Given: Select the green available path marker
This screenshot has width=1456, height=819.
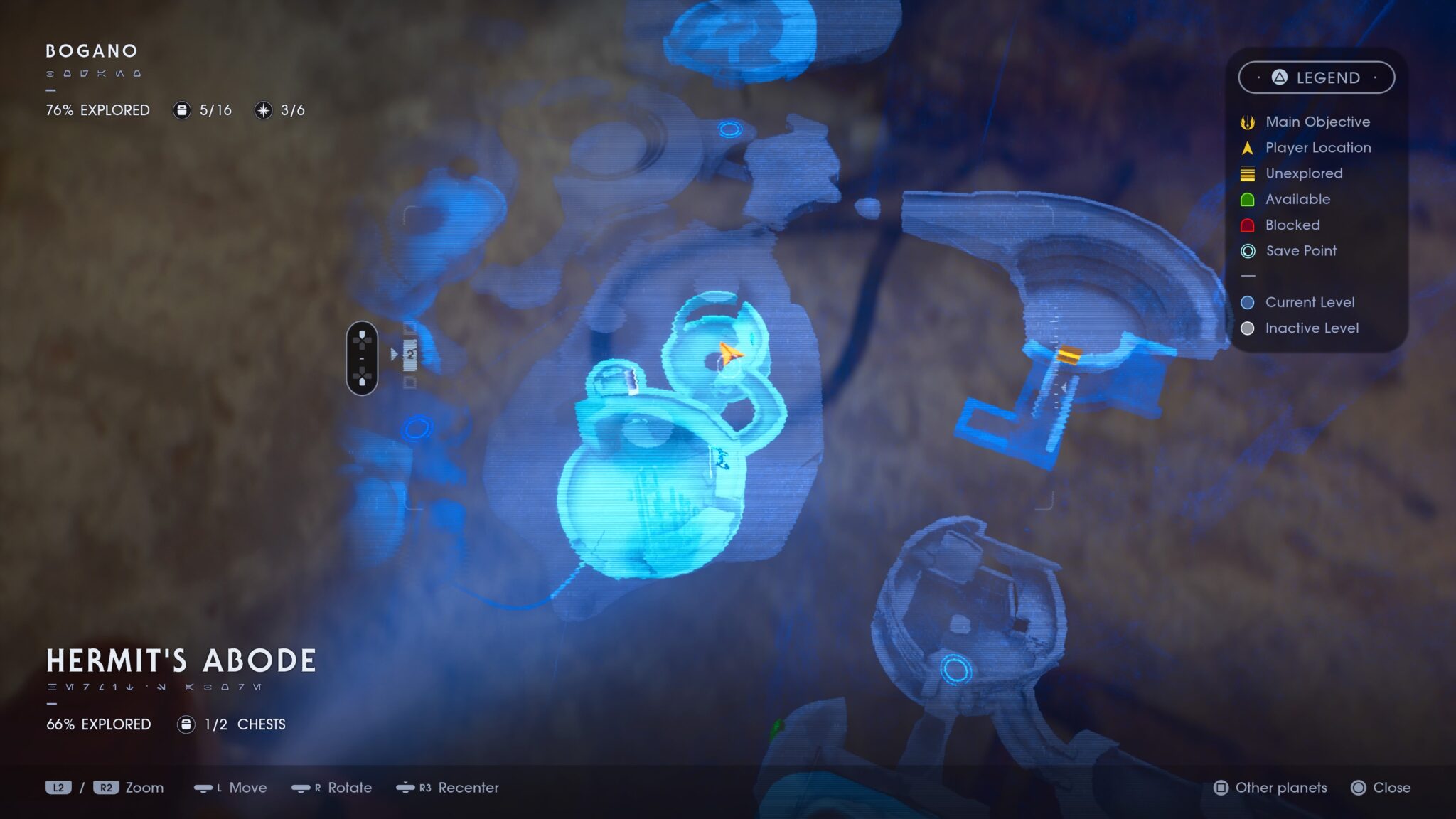Looking at the screenshot, I should pyautogui.click(x=776, y=727).
